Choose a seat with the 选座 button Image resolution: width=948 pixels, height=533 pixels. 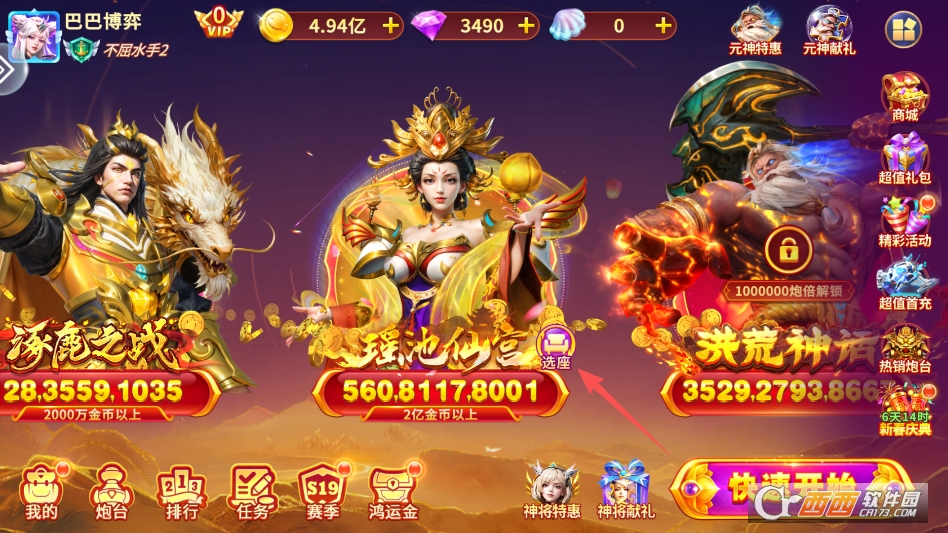555,348
